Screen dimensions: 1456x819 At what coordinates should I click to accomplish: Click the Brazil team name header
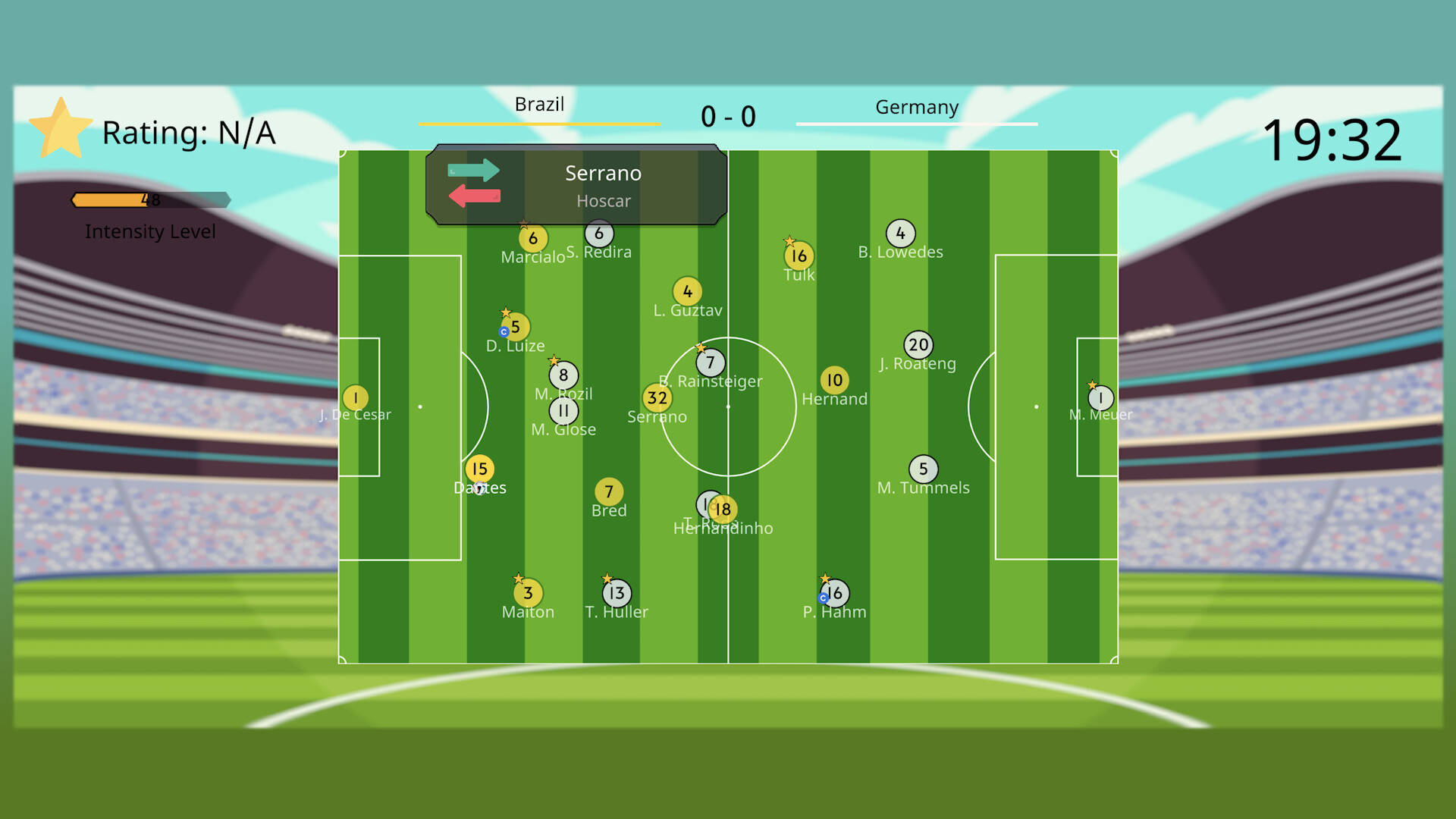point(540,105)
